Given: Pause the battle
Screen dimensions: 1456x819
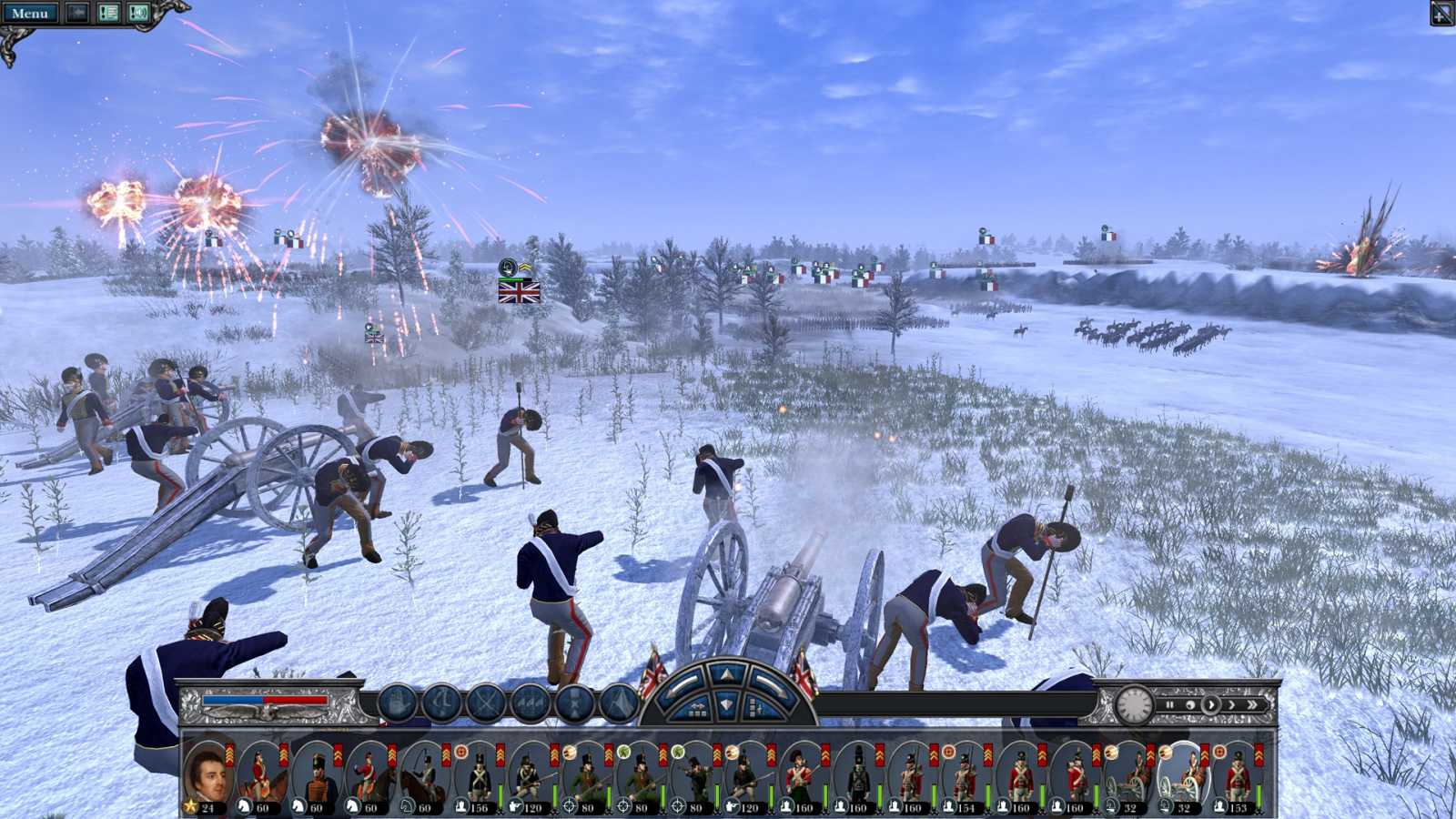Looking at the screenshot, I should click(1170, 705).
